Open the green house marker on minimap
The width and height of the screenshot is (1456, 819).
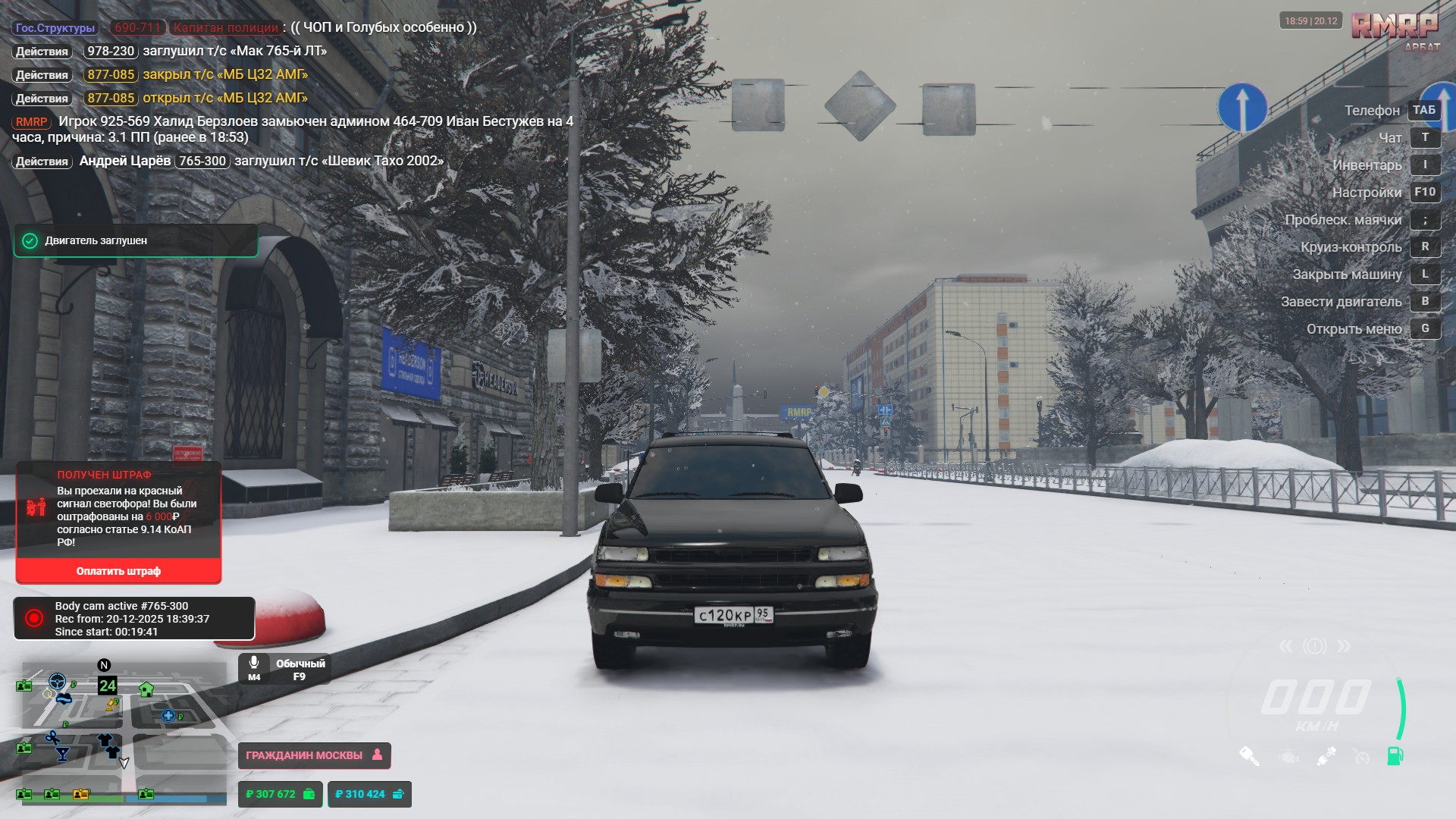146,689
